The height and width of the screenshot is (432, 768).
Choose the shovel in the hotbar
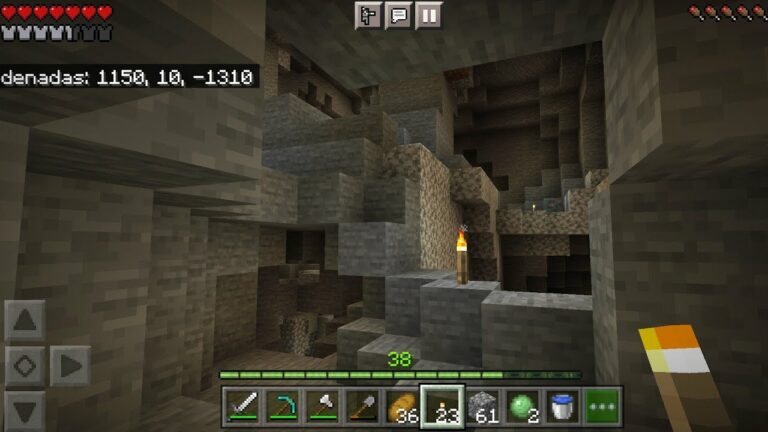[362, 406]
